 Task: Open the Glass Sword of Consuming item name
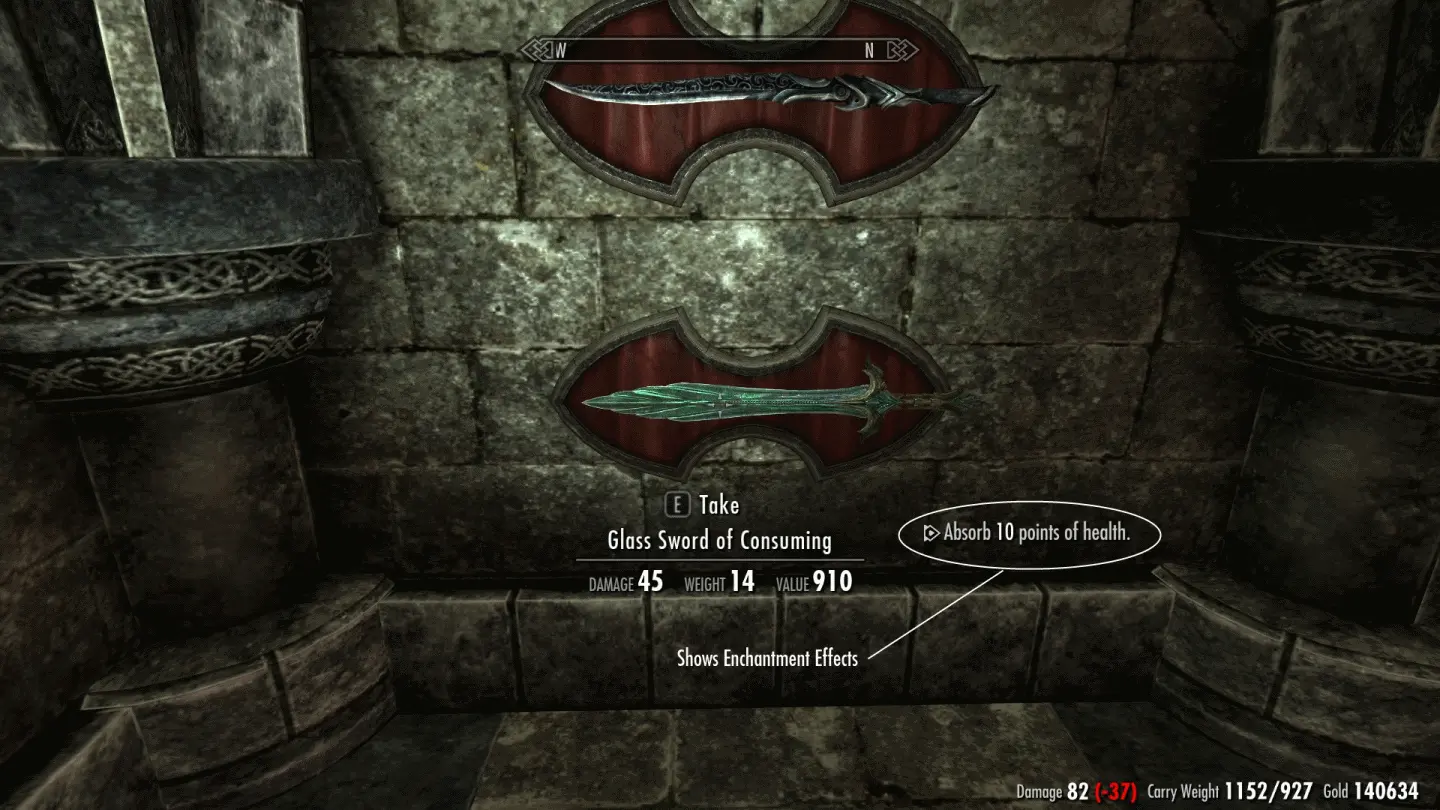718,541
